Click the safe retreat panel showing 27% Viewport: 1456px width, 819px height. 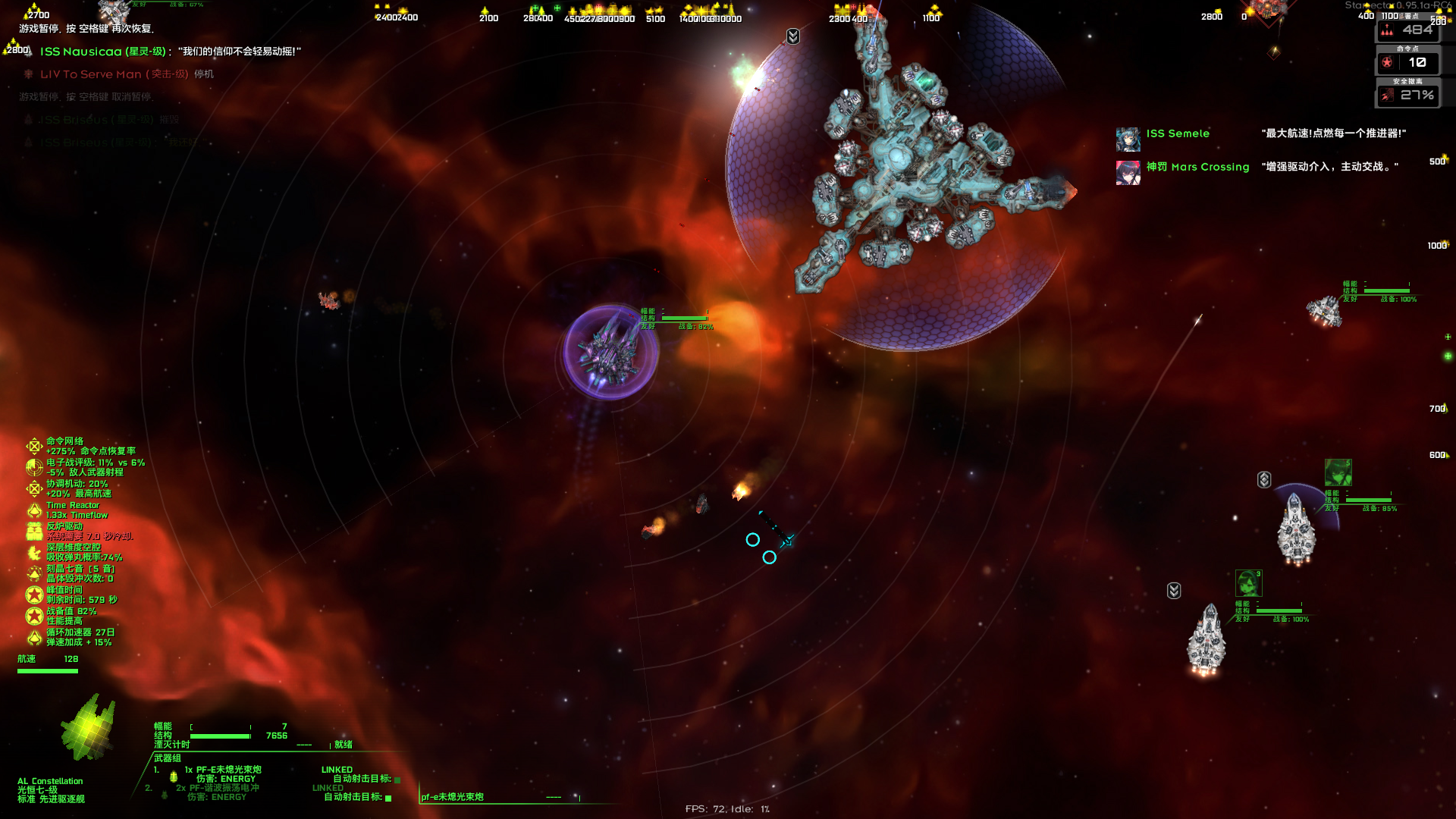pos(1408,96)
